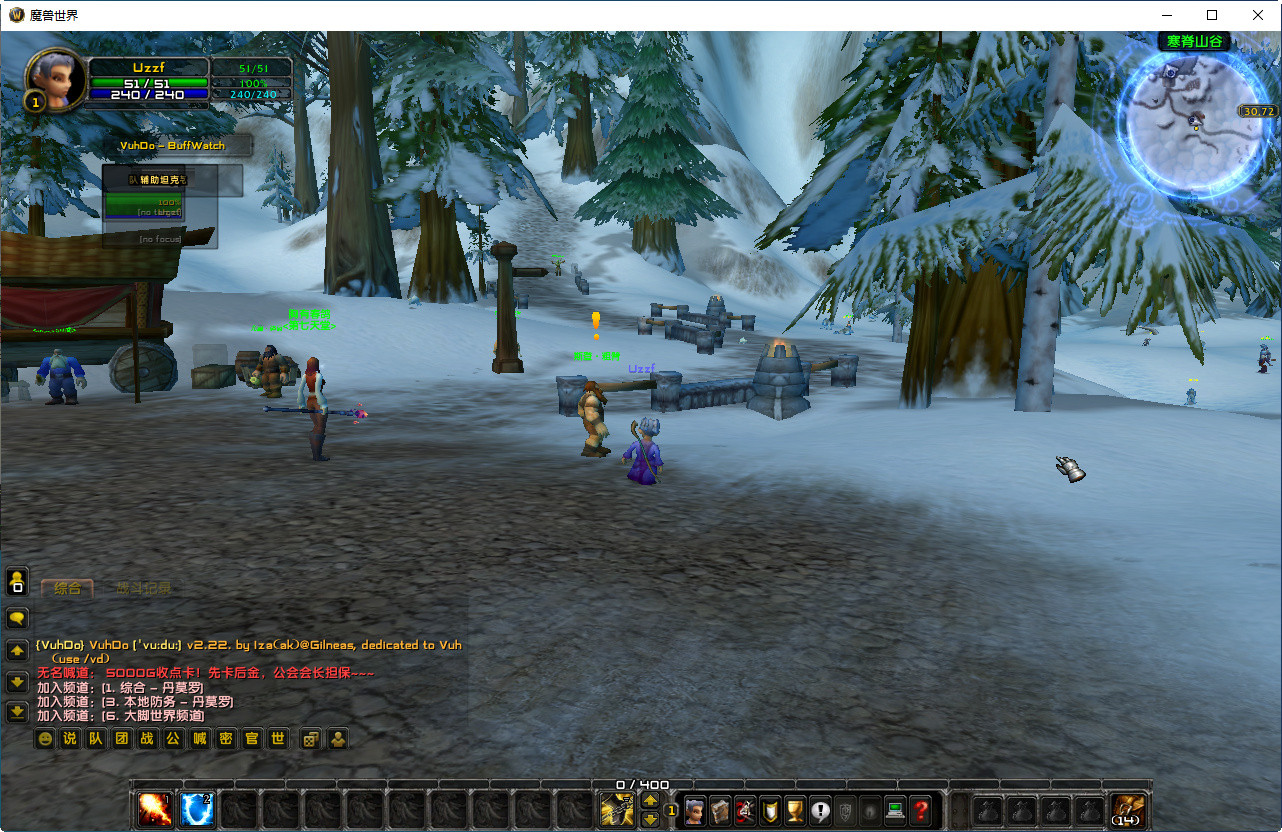The height and width of the screenshot is (832, 1282).
Task: Jump chat to the bottom with the underlined arrow
Action: click(x=17, y=712)
